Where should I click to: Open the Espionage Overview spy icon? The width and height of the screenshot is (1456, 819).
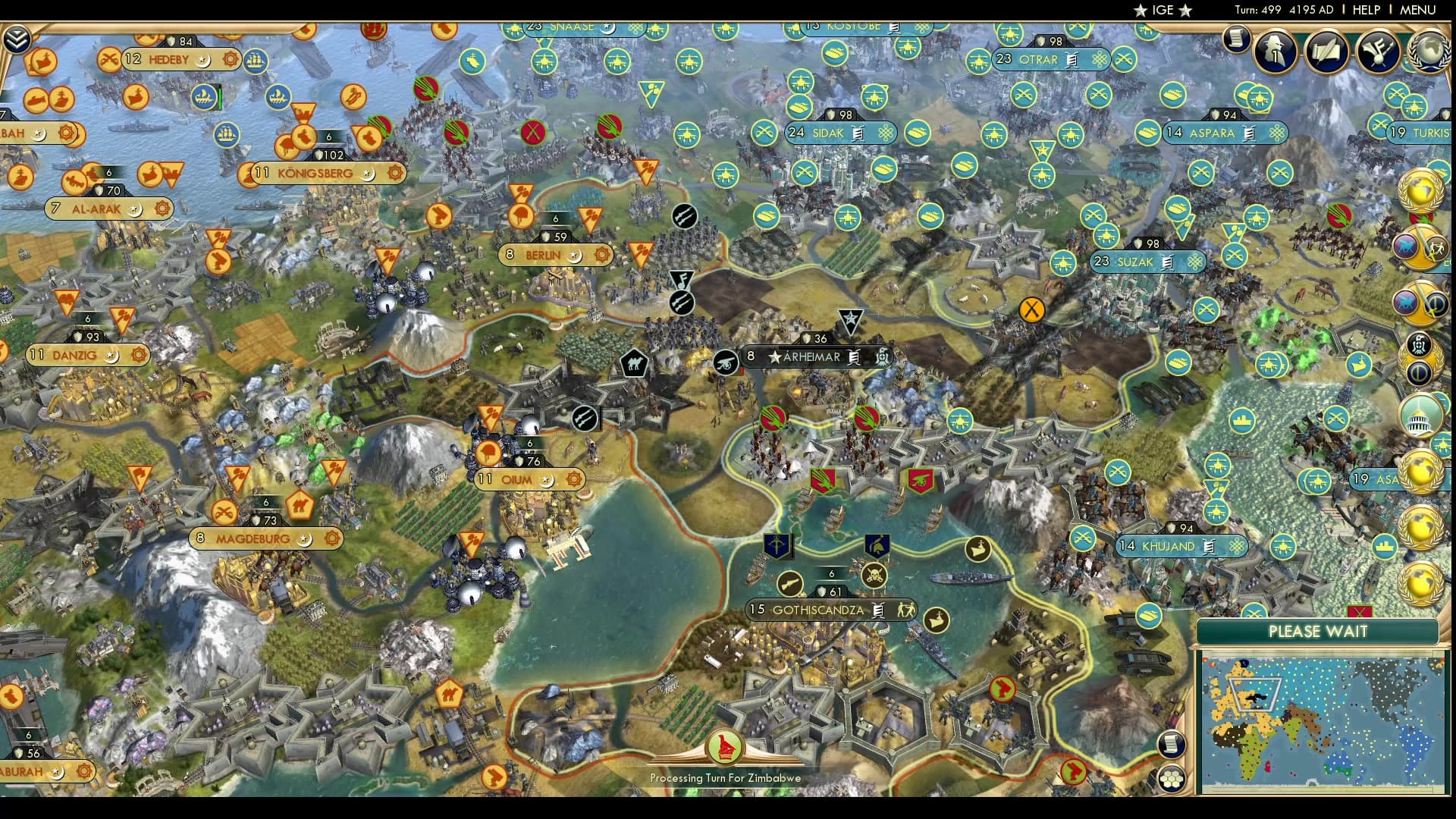coord(1274,51)
